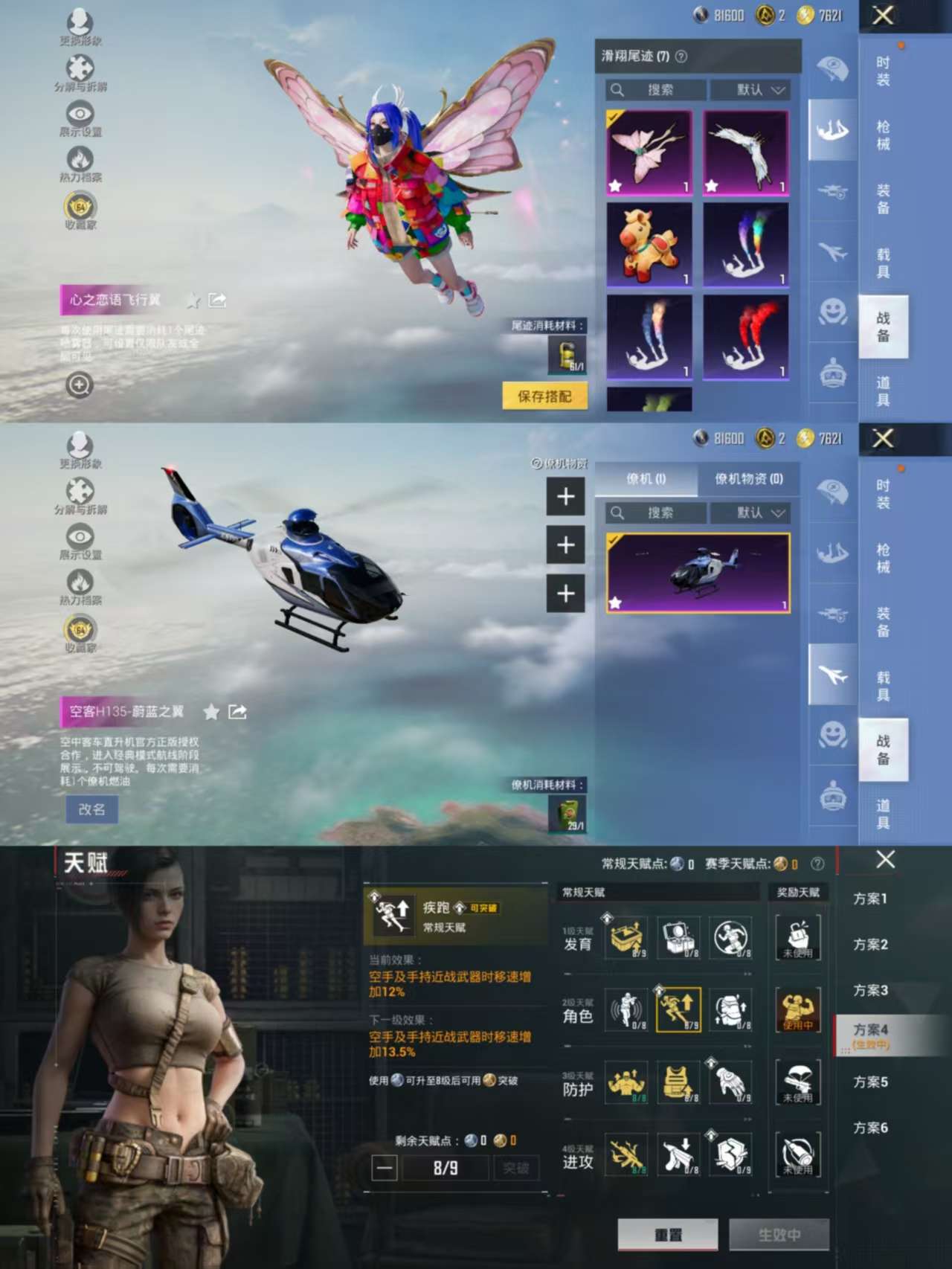Viewport: 952px width, 1269px height.
Task: Toggle the star on the helicopter thumbnail
Action: tap(617, 604)
